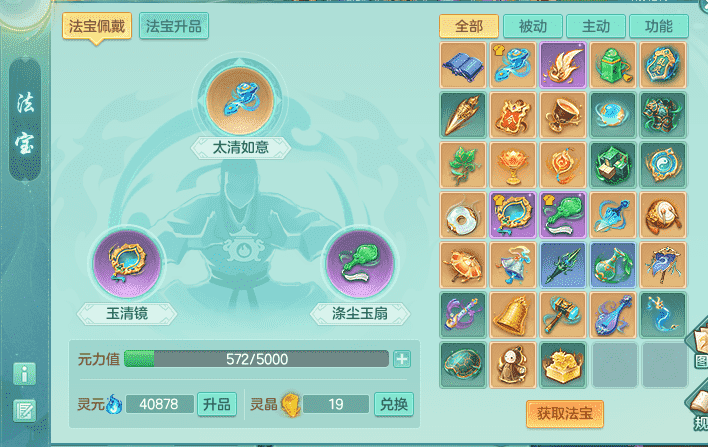The image size is (708, 447).
Task: Click the 获取法宝 button
Action: coord(564,412)
